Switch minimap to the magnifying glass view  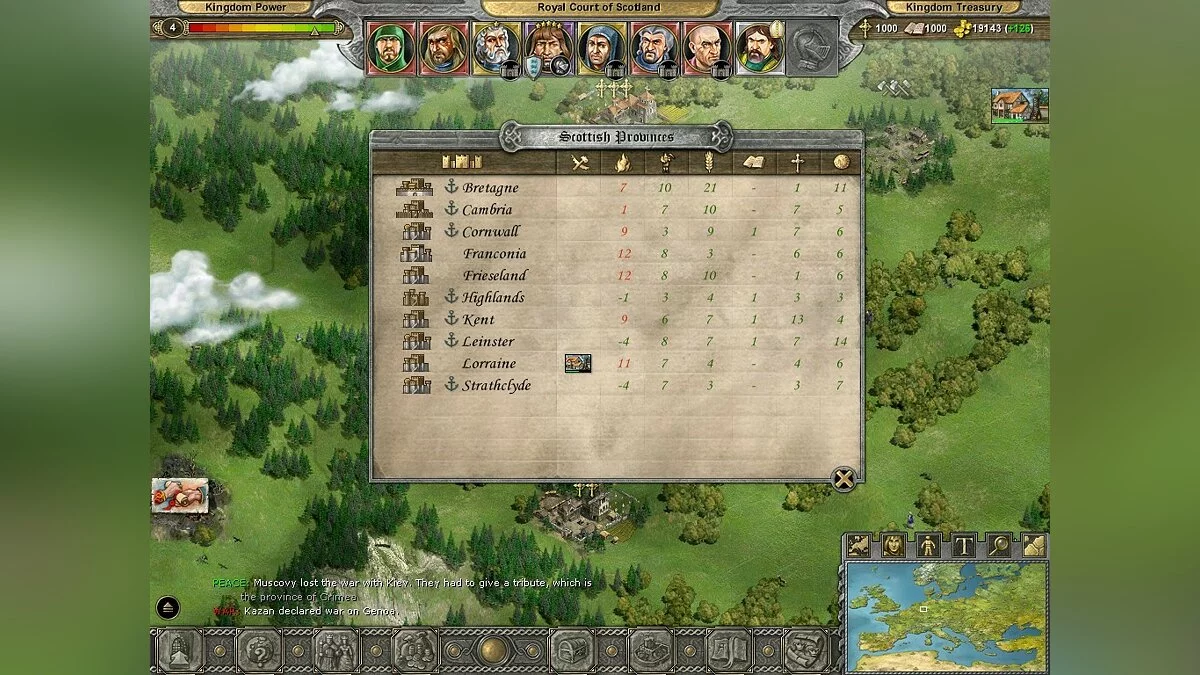click(x=998, y=545)
